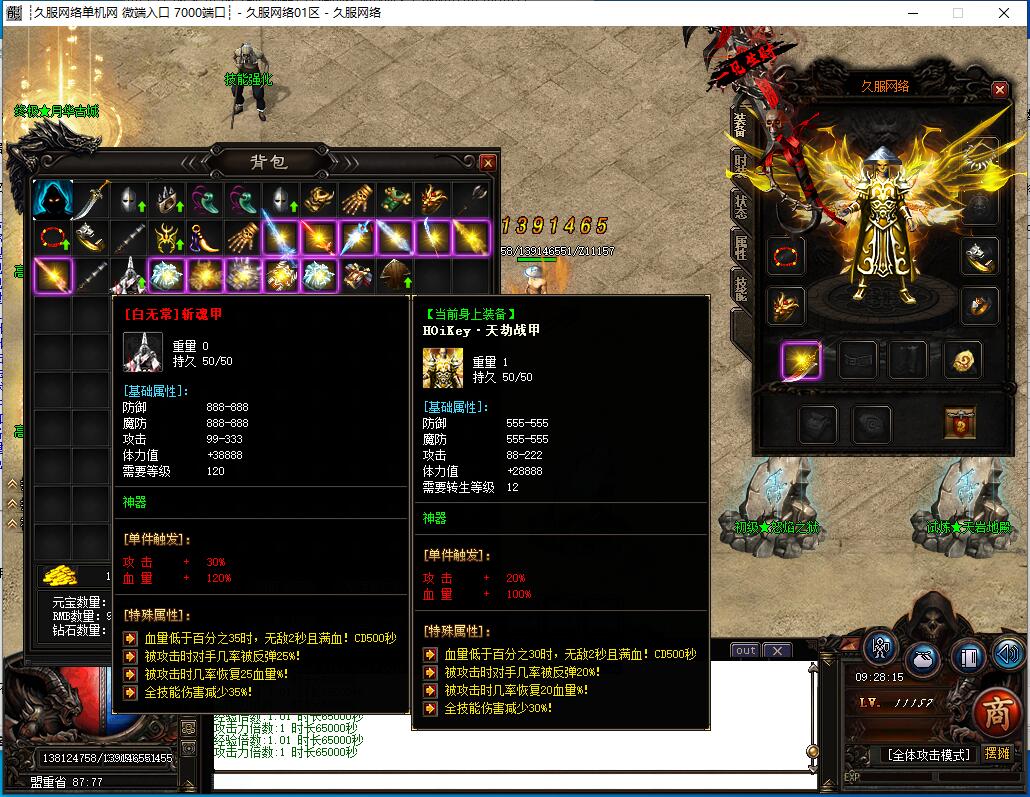Close the character equipment panel
This screenshot has width=1030, height=797.
tap(999, 89)
